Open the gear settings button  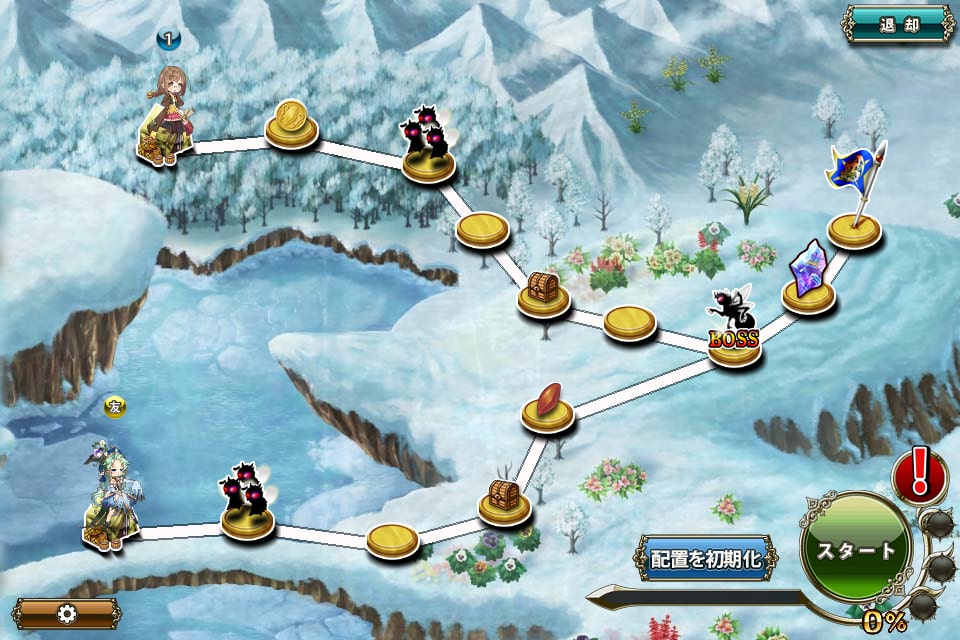click(67, 613)
